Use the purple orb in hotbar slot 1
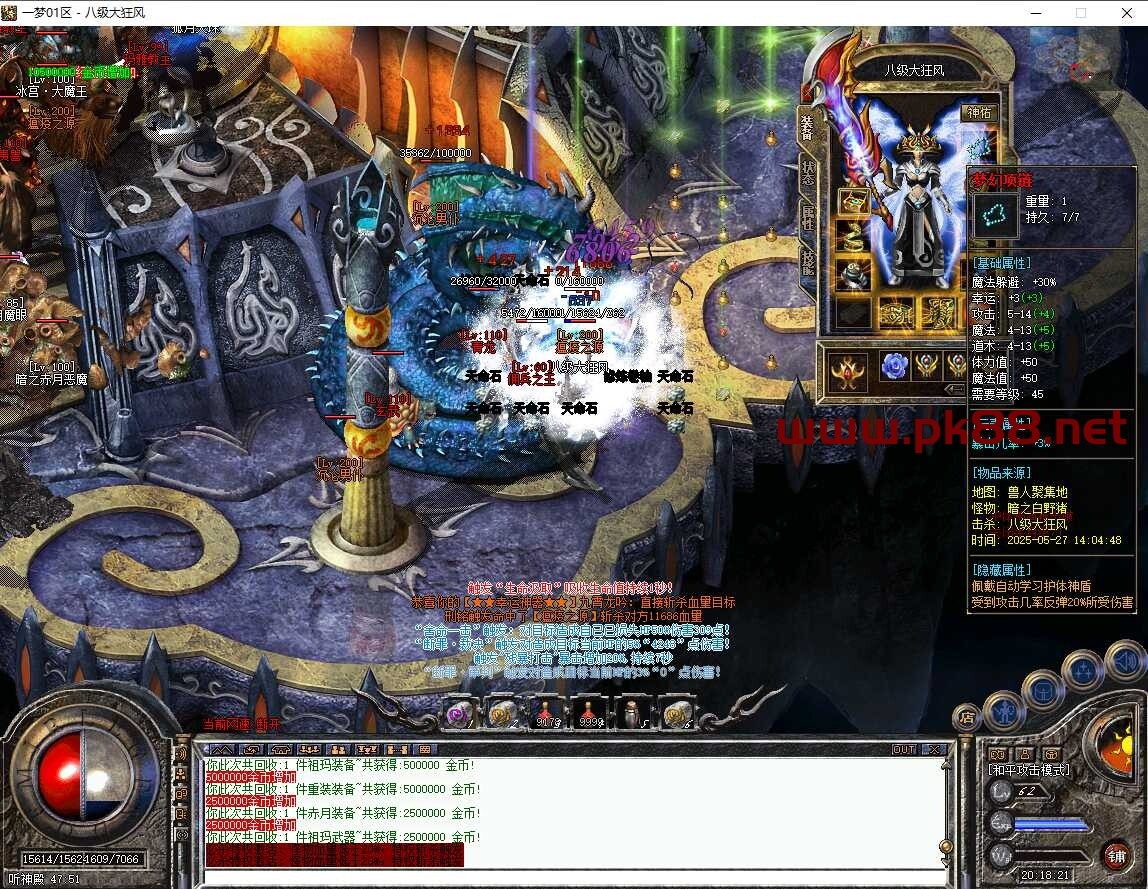 [x=459, y=713]
